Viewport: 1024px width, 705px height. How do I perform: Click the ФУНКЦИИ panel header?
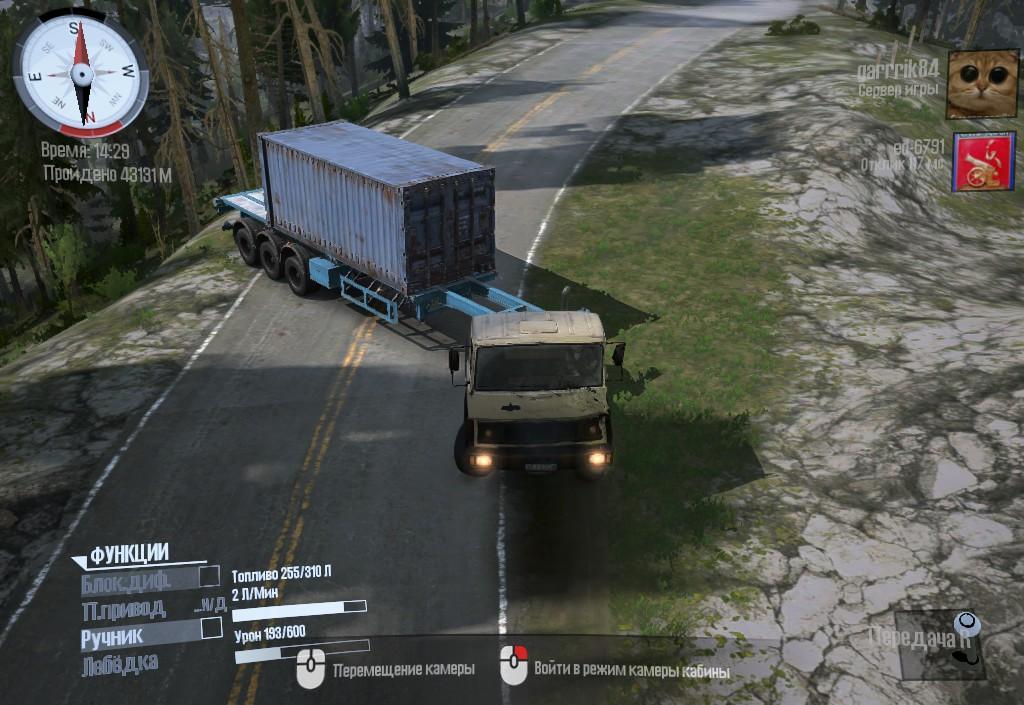129,554
